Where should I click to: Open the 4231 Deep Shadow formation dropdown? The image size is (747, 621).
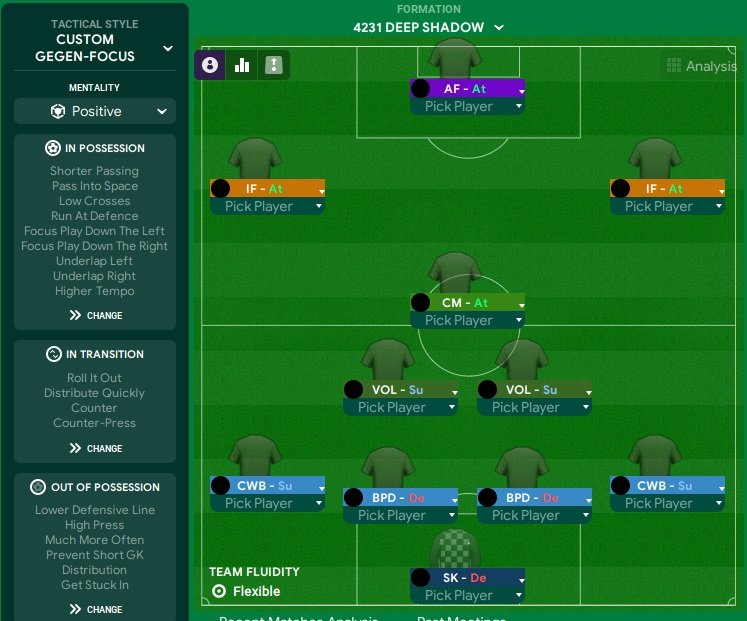(x=429, y=27)
